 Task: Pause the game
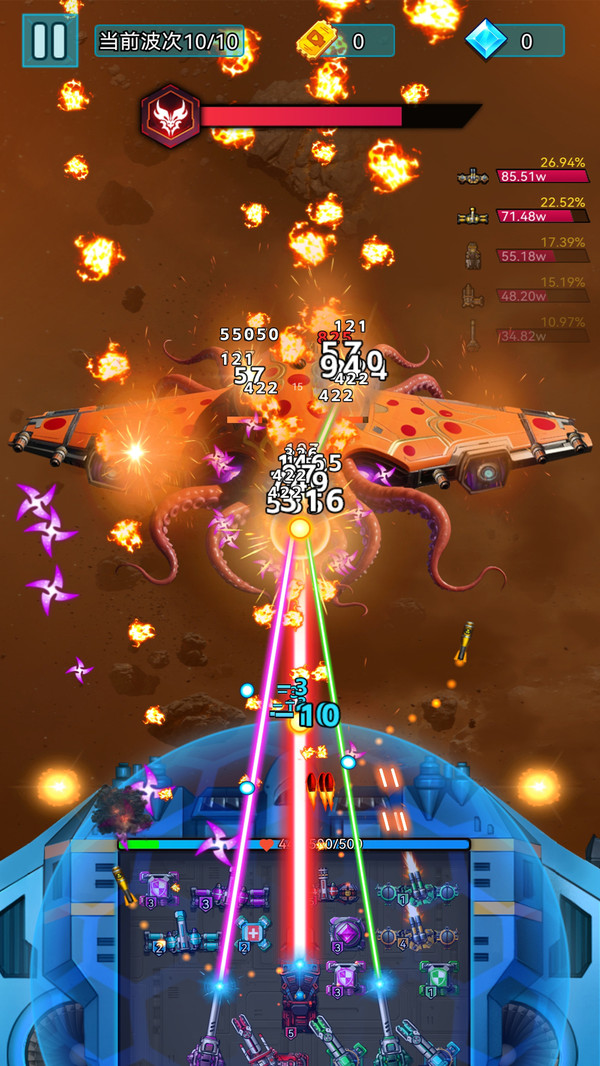pos(49,40)
